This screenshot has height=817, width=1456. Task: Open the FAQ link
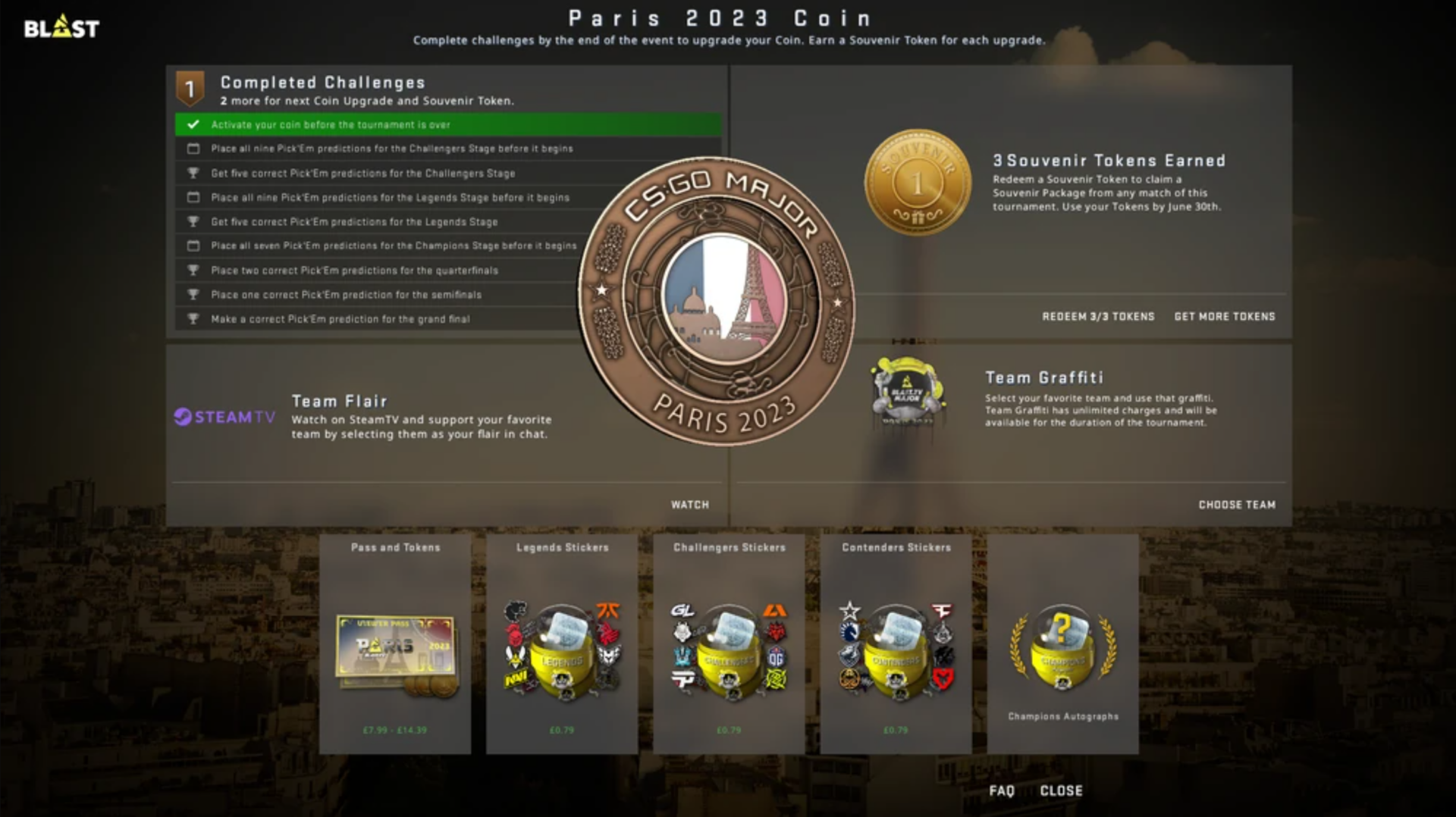1001,790
